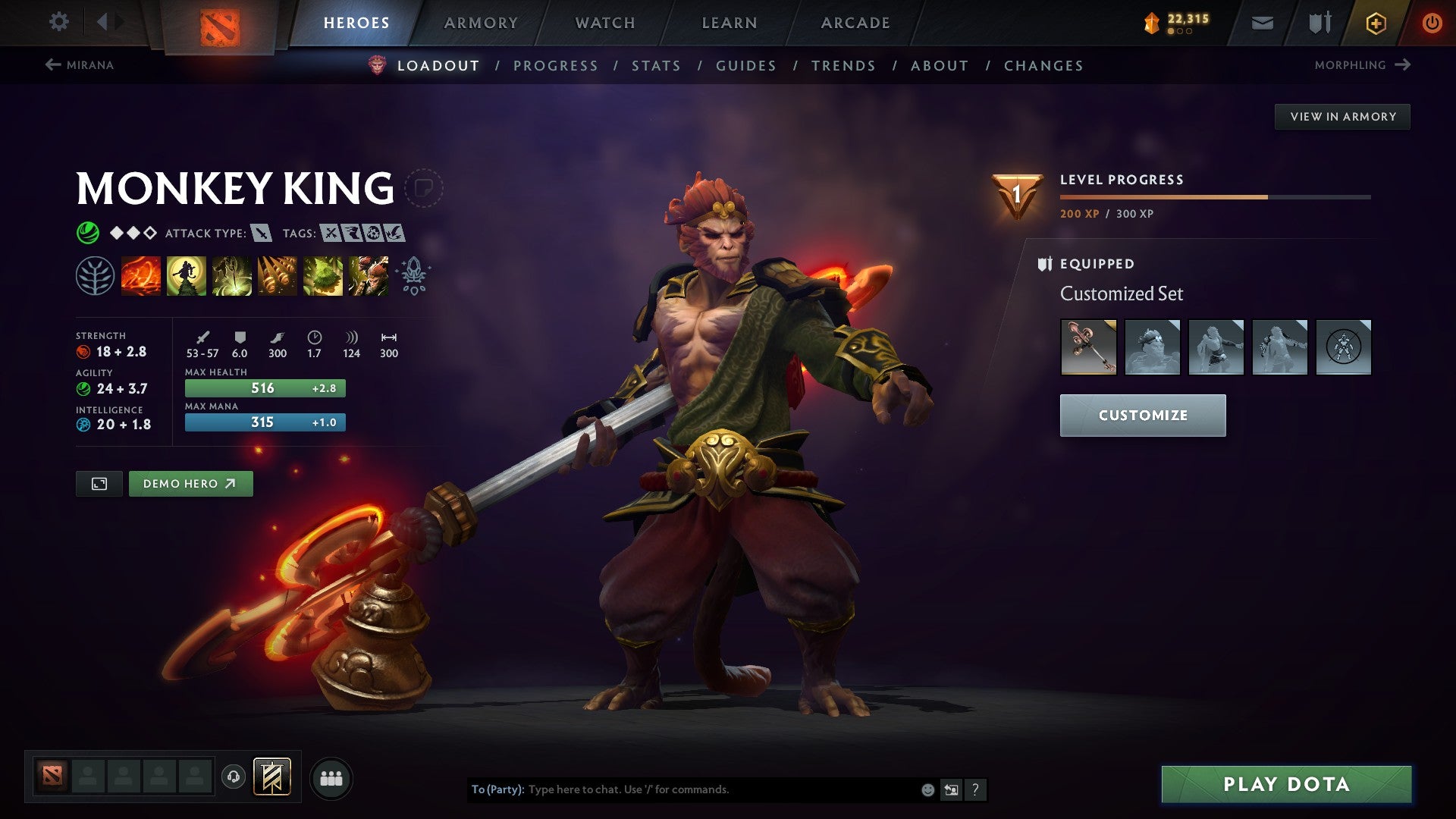
Task: Click the shield and sword armory icon
Action: coord(1319,23)
